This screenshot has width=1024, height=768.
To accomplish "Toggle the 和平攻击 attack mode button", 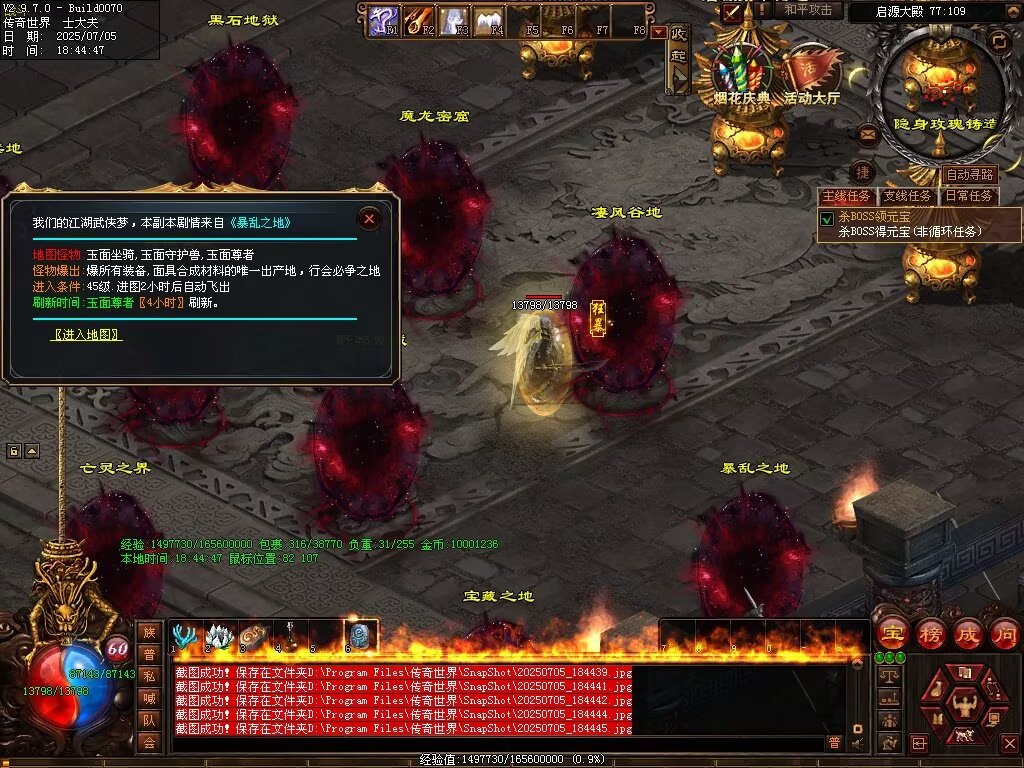I will coord(807,10).
